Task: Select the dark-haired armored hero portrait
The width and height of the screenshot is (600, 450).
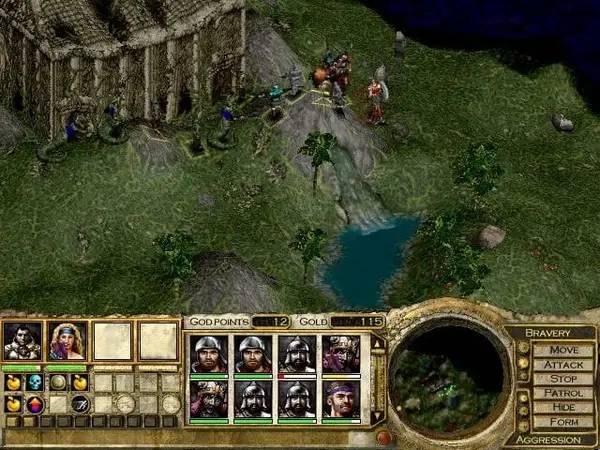Action: click(22, 341)
